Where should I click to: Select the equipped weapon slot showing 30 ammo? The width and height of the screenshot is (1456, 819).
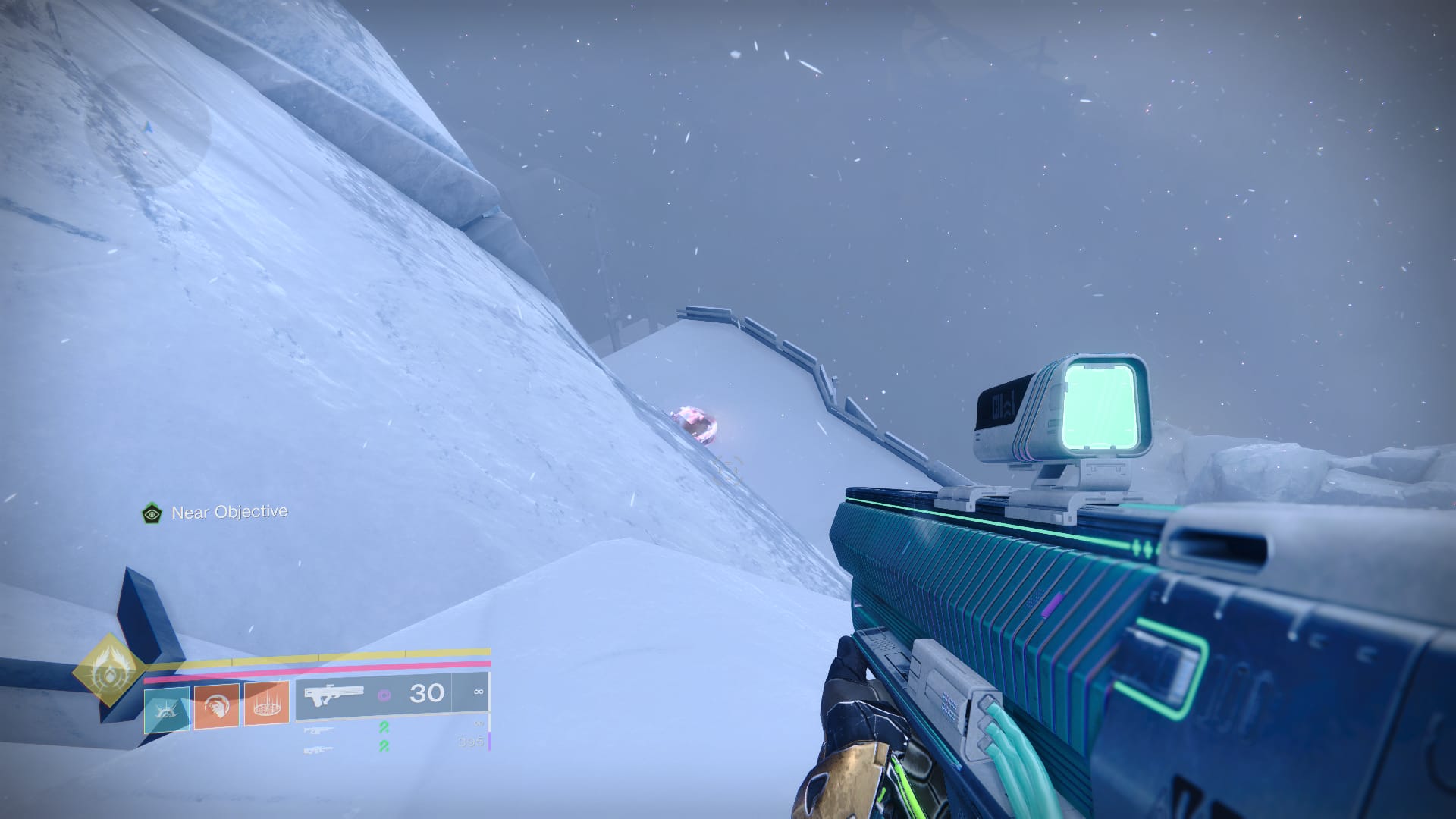(x=392, y=694)
